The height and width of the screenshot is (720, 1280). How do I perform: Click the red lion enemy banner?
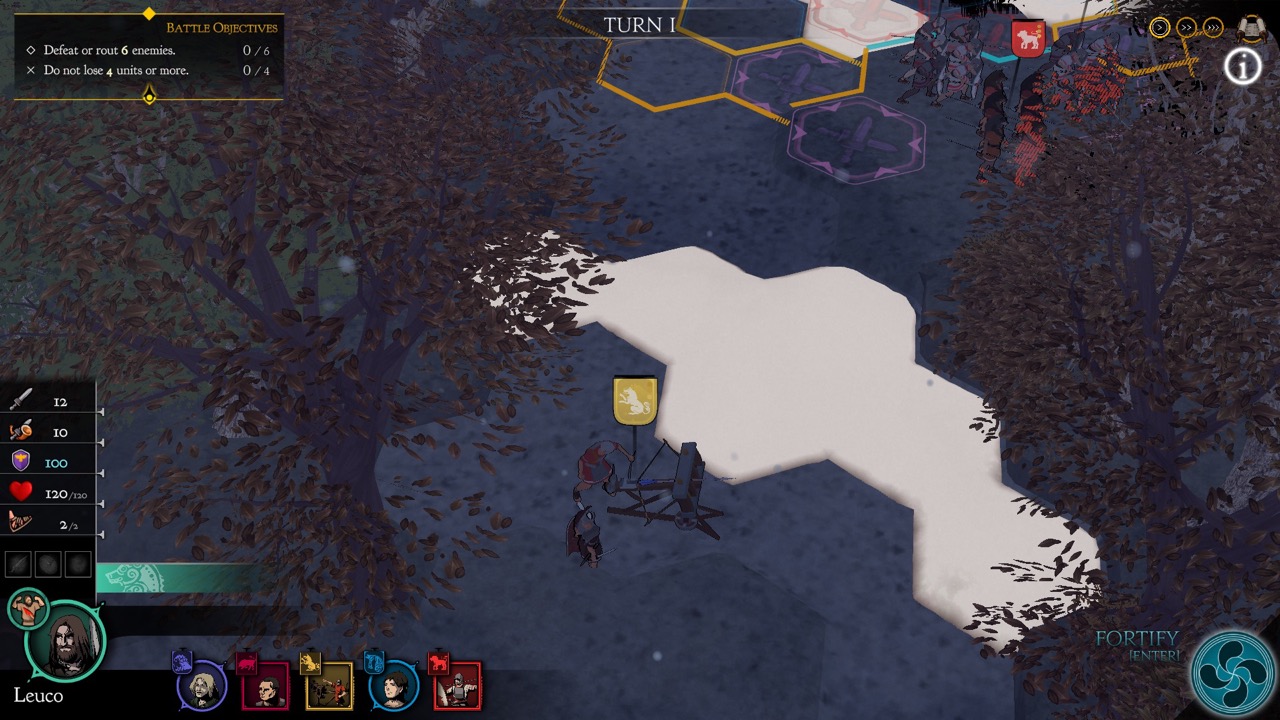[x=1027, y=39]
